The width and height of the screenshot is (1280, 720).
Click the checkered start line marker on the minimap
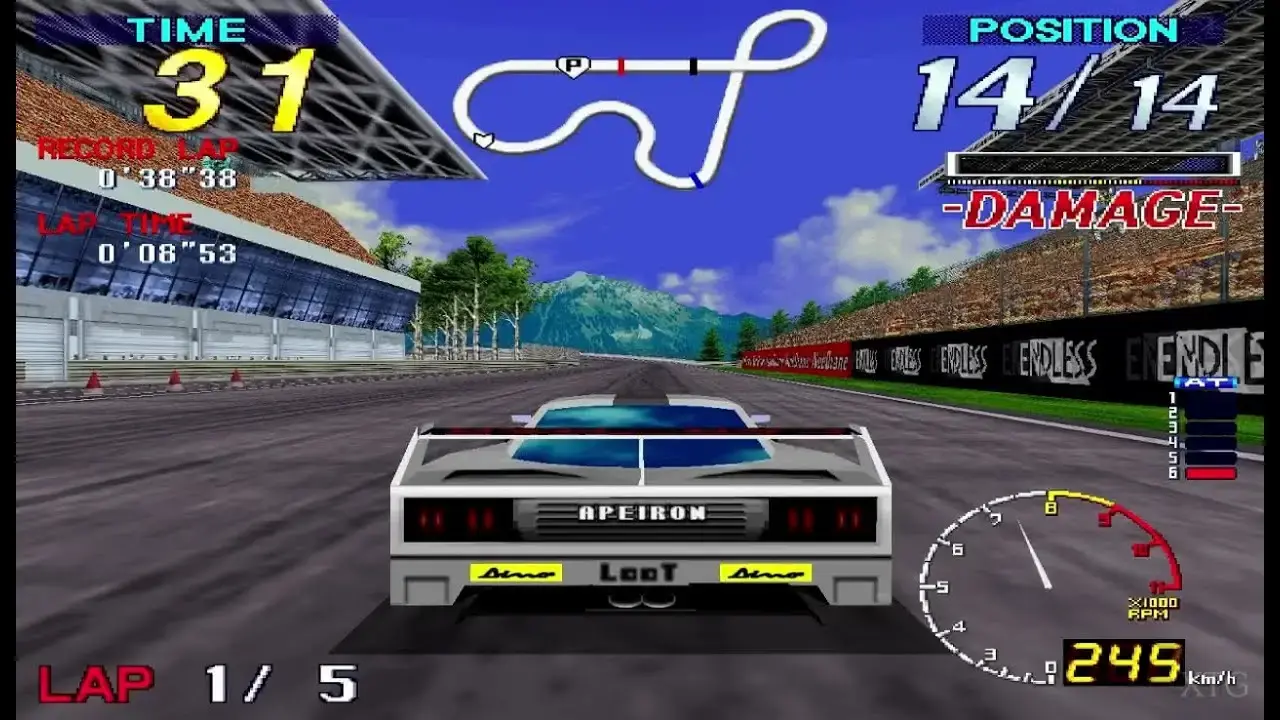694,65
